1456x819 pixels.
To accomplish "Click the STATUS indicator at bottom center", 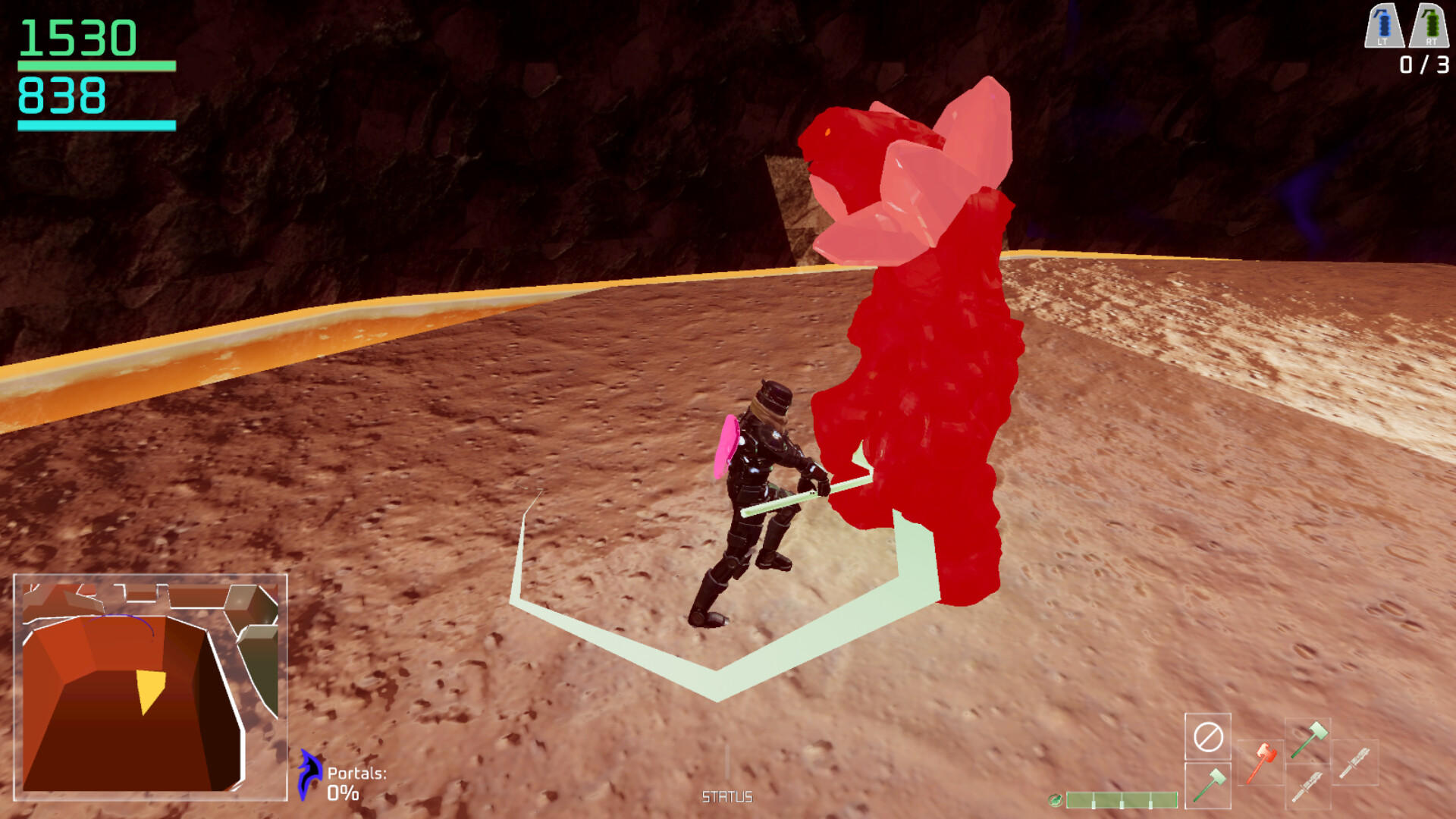I will tap(727, 798).
